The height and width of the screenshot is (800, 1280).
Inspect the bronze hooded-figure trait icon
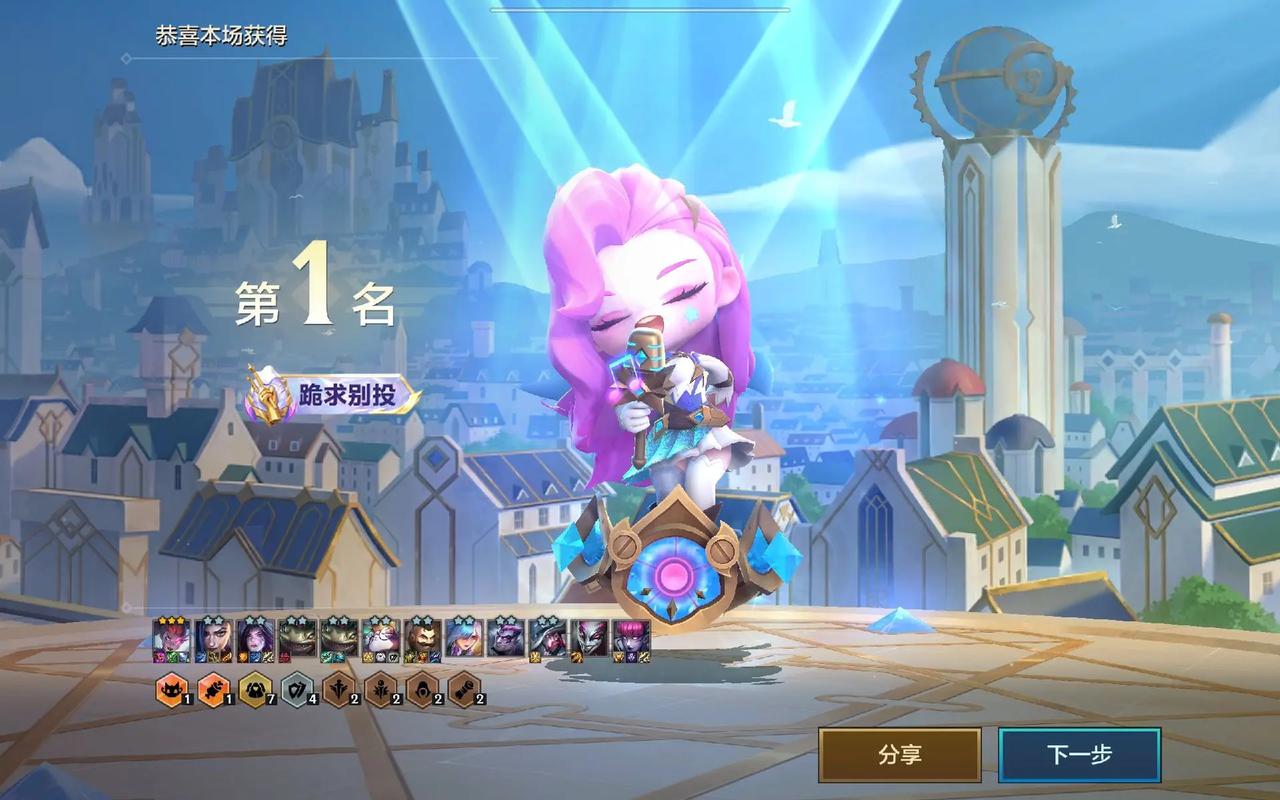pyautogui.click(x=422, y=689)
